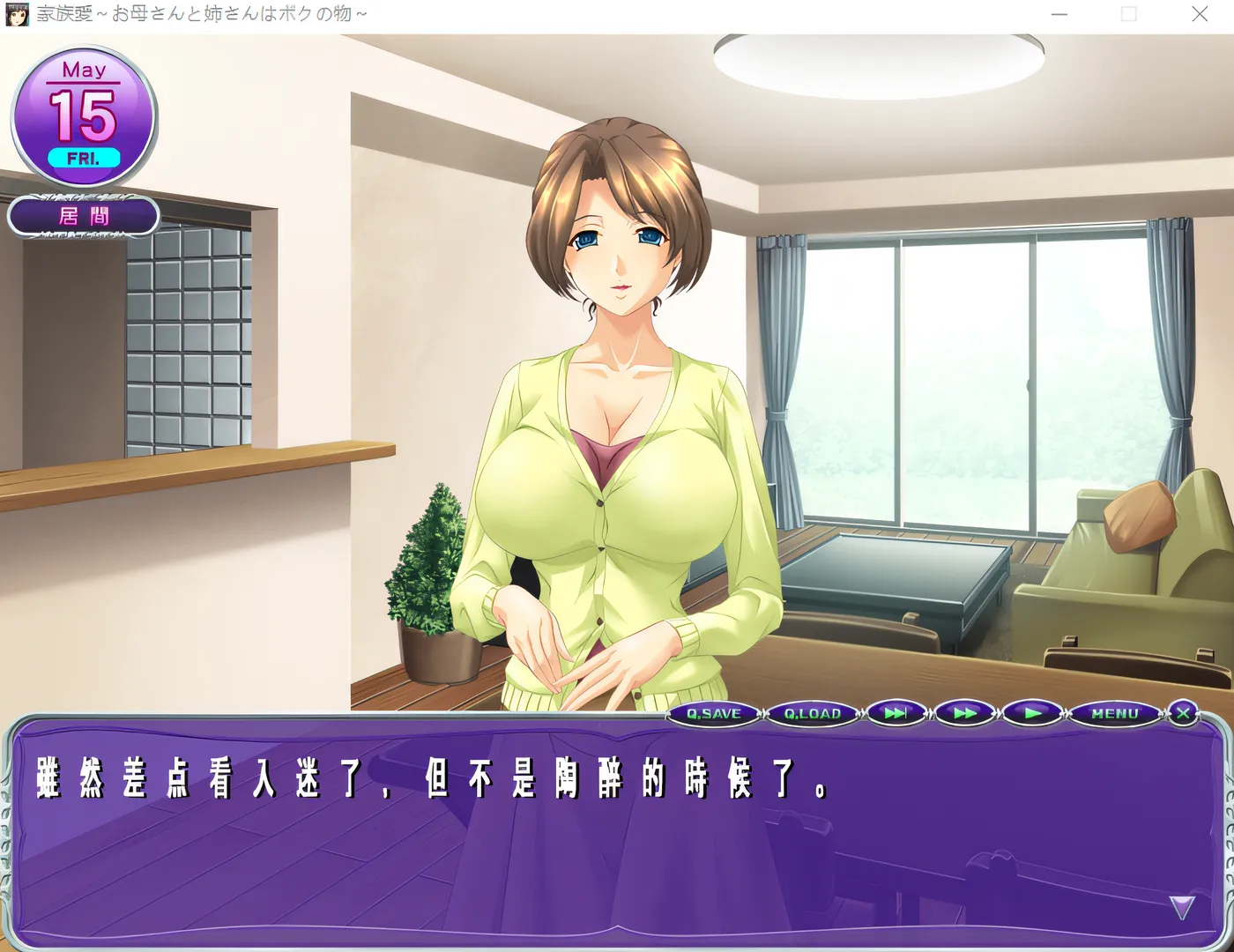Hide the dialogue box with the X toggle
The image size is (1234, 952).
pyautogui.click(x=1183, y=713)
